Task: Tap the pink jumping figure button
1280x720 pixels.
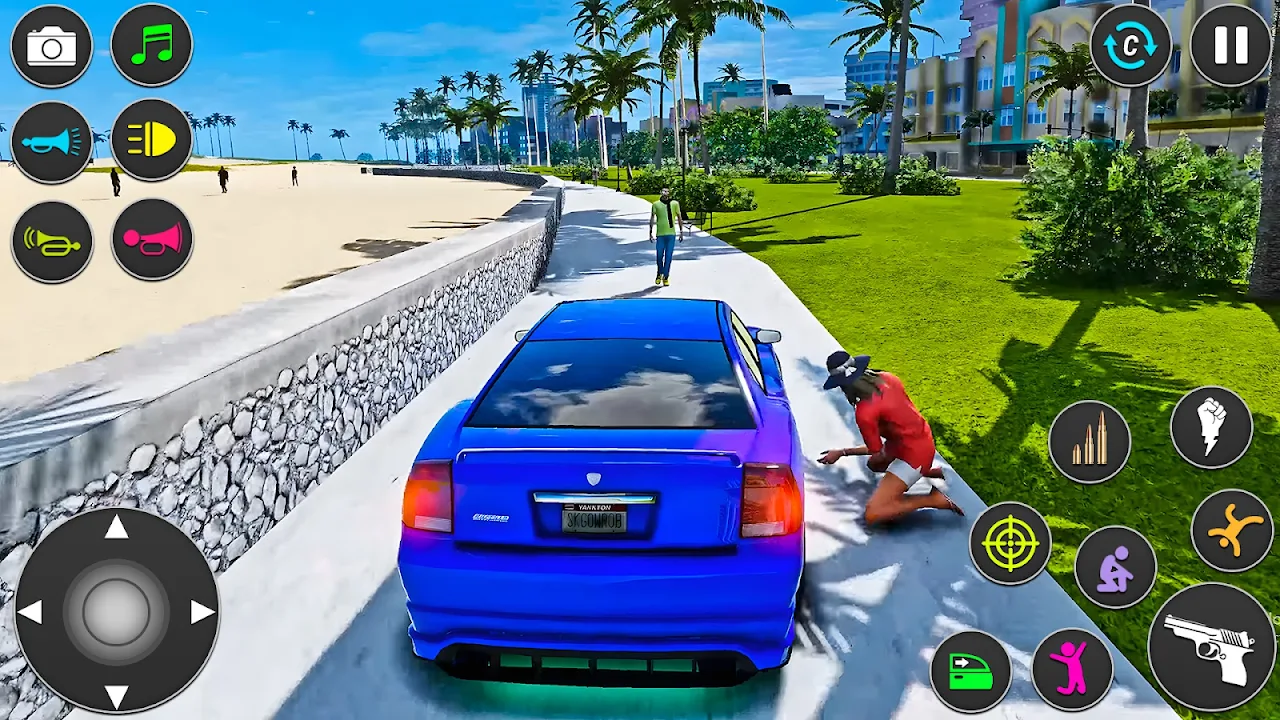Action: pyautogui.click(x=1072, y=669)
